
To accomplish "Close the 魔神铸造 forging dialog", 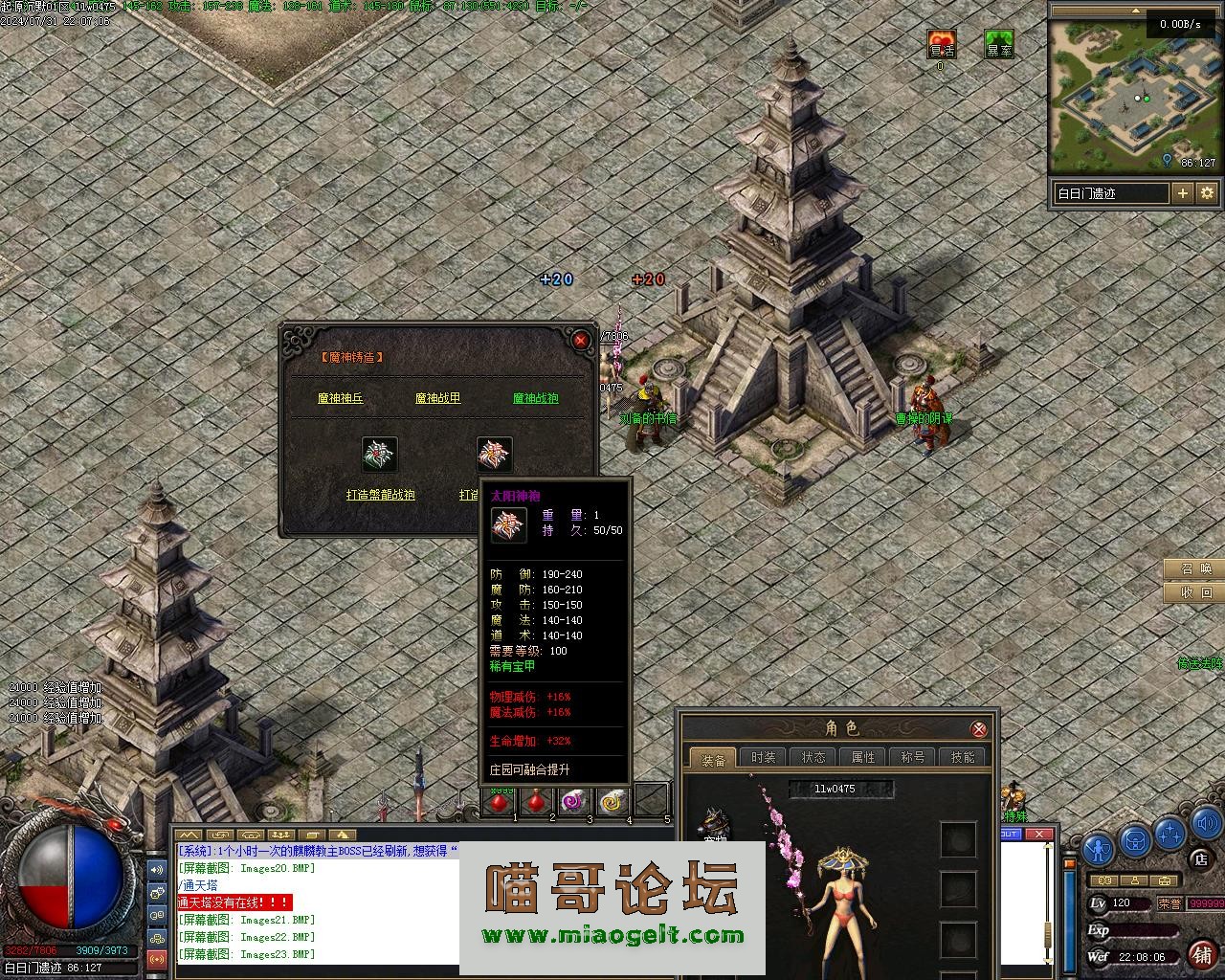I will pyautogui.click(x=581, y=340).
